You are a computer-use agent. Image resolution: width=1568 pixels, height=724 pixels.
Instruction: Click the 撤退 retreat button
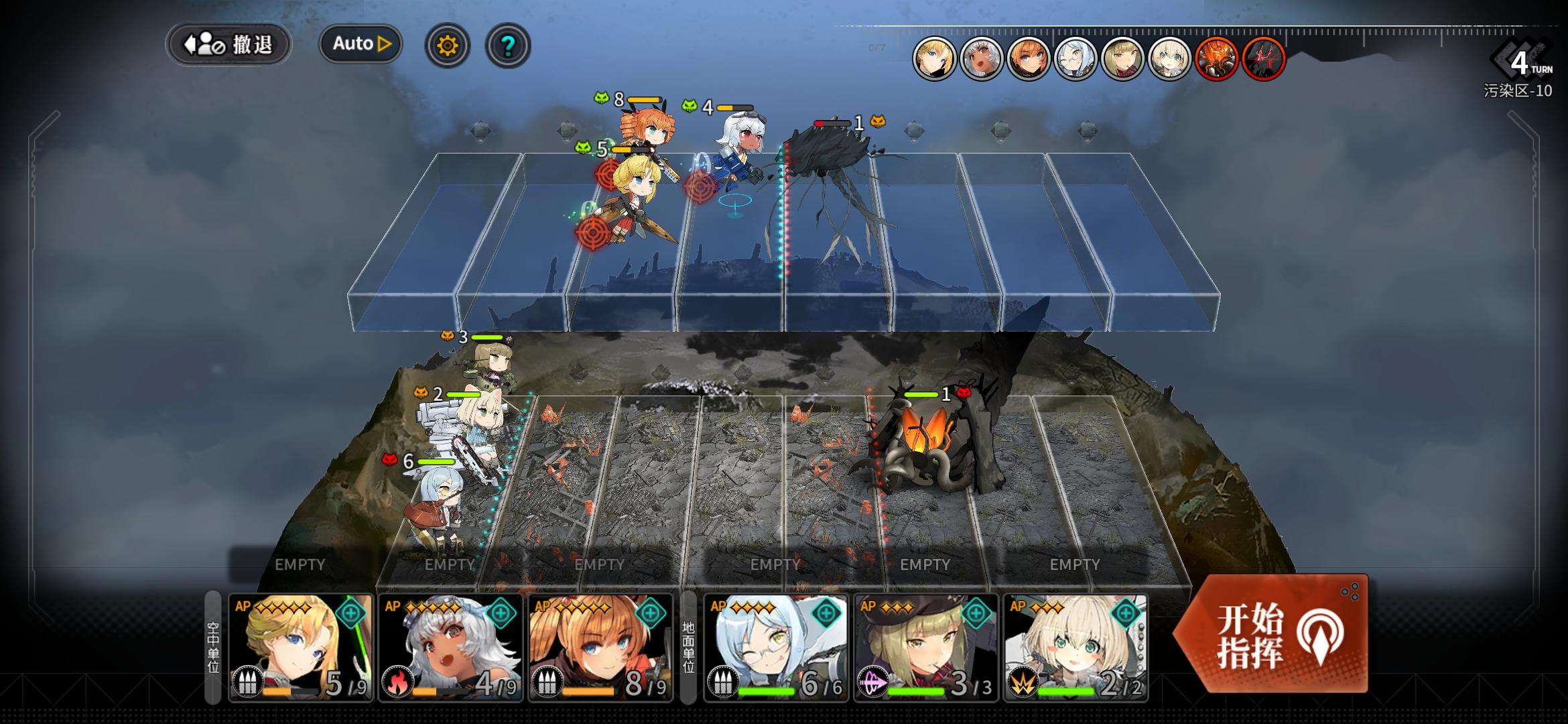coord(228,44)
